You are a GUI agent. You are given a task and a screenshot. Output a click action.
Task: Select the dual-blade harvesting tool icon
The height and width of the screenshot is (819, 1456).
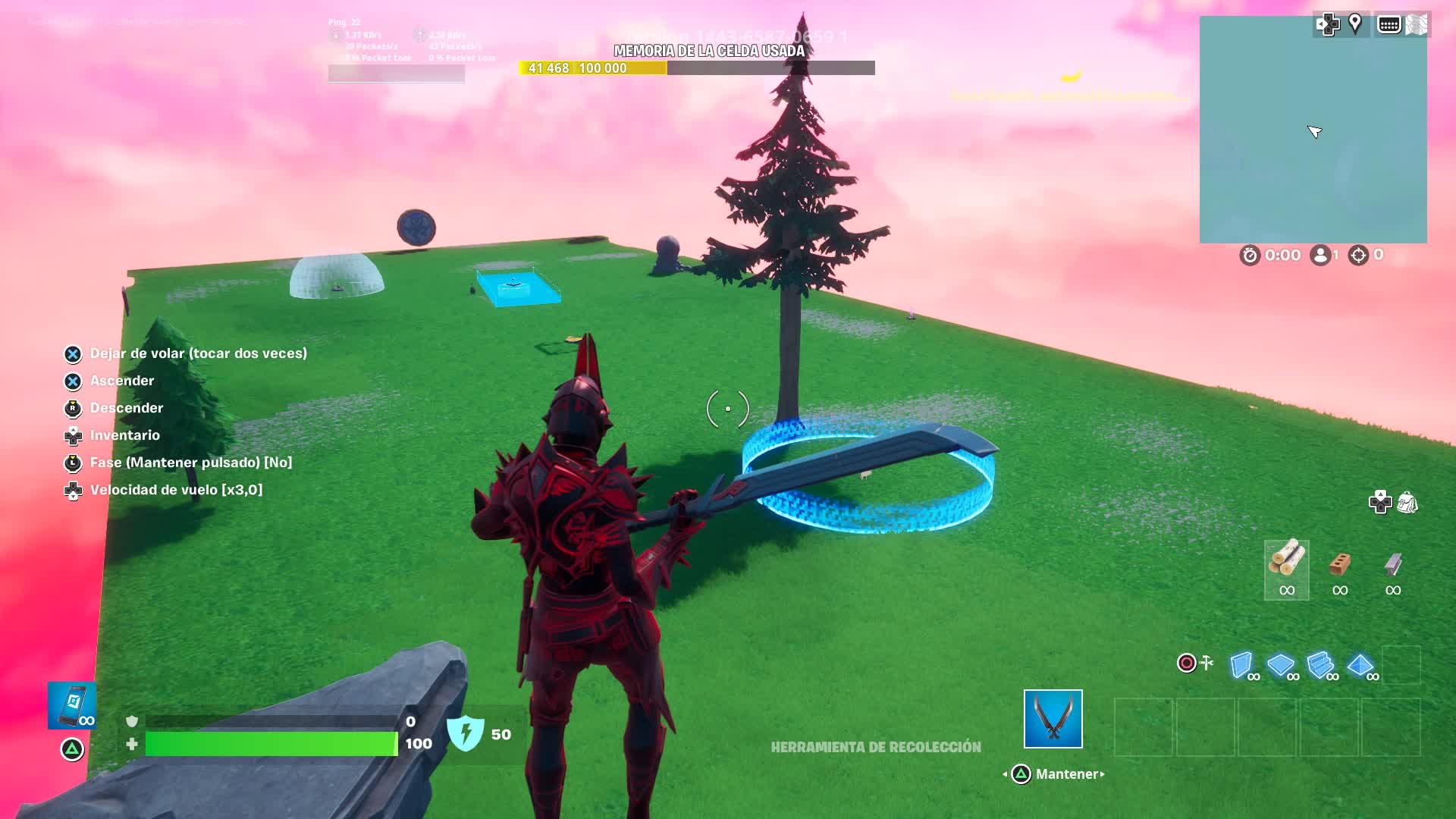click(1053, 719)
